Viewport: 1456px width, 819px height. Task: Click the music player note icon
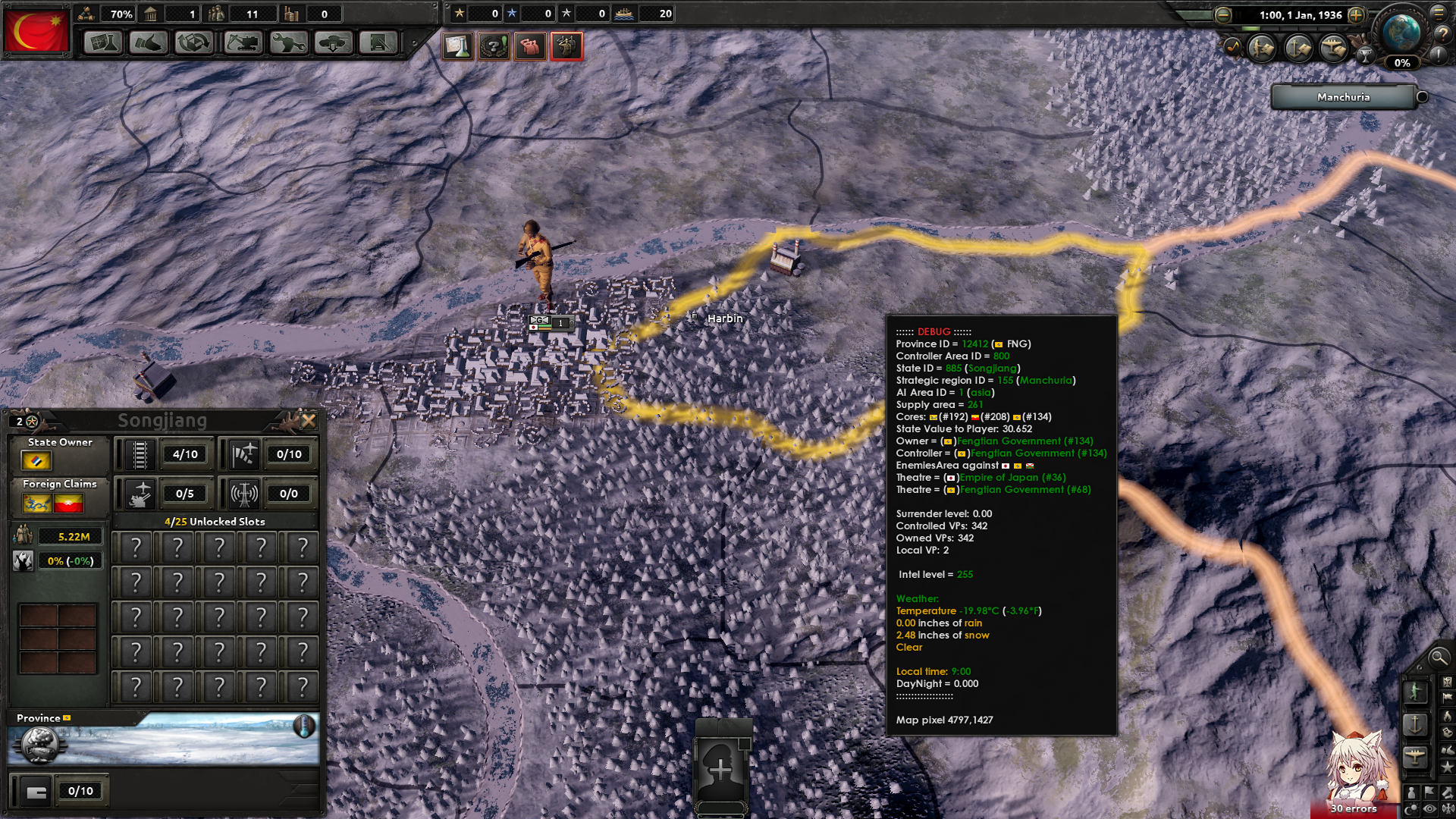click(1232, 48)
